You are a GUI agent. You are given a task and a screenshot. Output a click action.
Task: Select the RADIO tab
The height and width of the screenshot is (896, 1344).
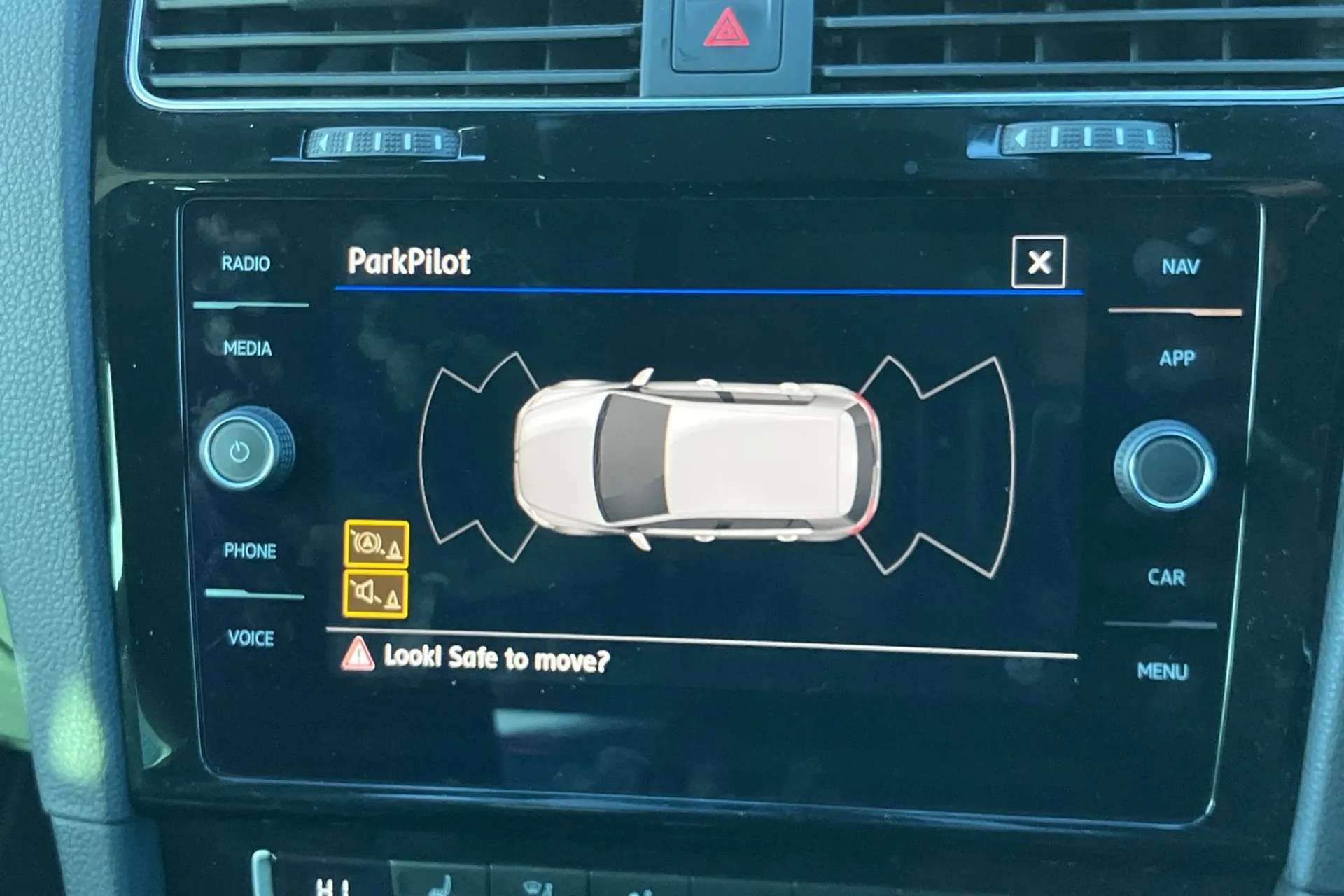pyautogui.click(x=246, y=265)
